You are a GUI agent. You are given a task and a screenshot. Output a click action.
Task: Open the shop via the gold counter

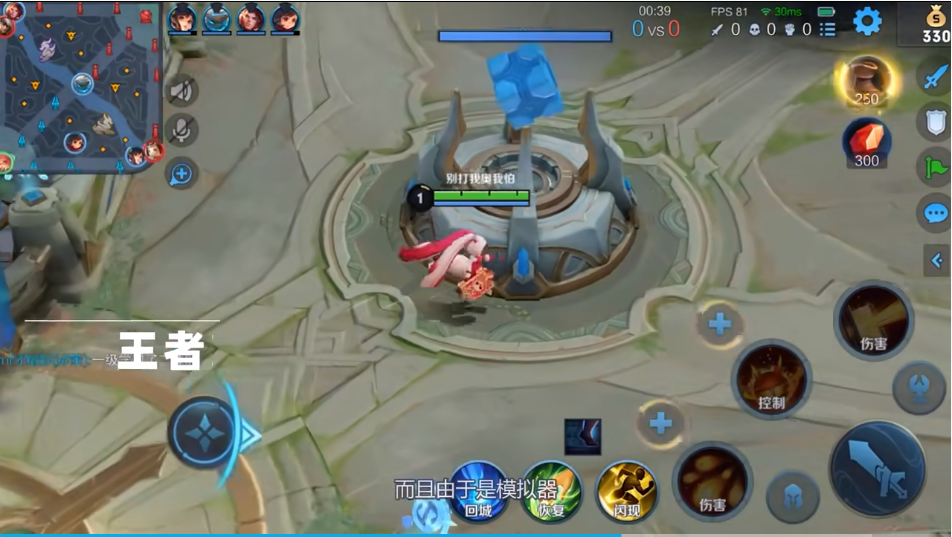pos(935,24)
